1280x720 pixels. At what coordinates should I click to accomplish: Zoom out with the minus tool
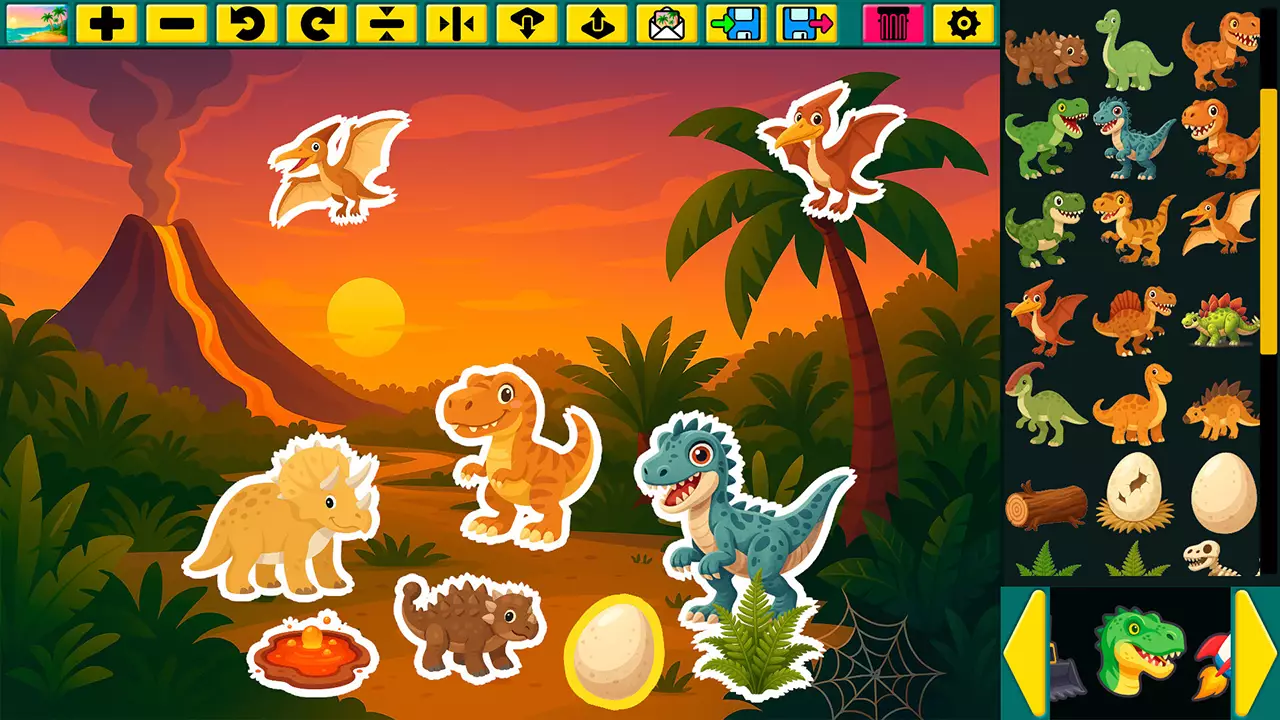[x=177, y=22]
